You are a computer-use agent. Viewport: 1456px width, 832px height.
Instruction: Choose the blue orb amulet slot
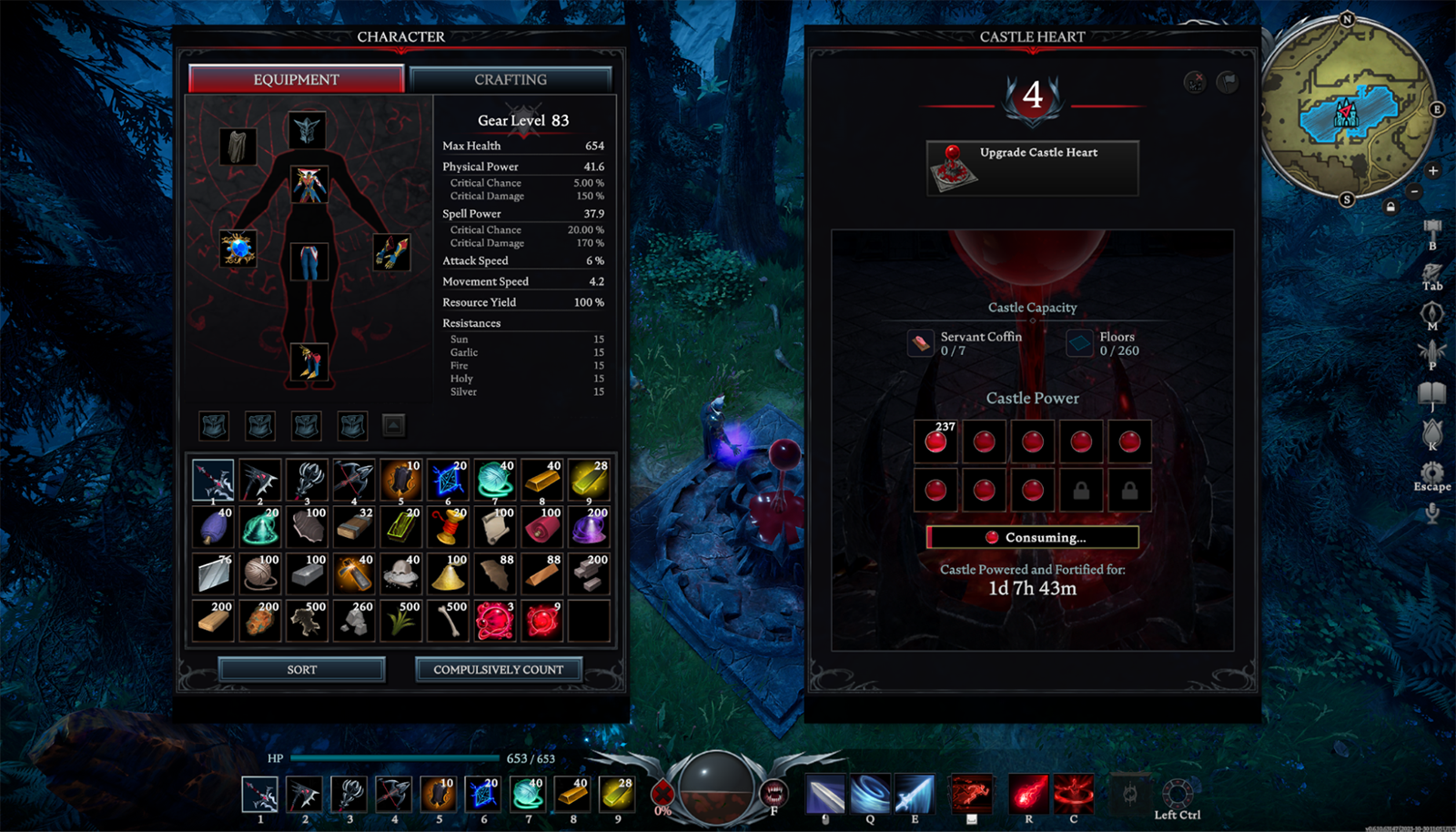(x=238, y=249)
